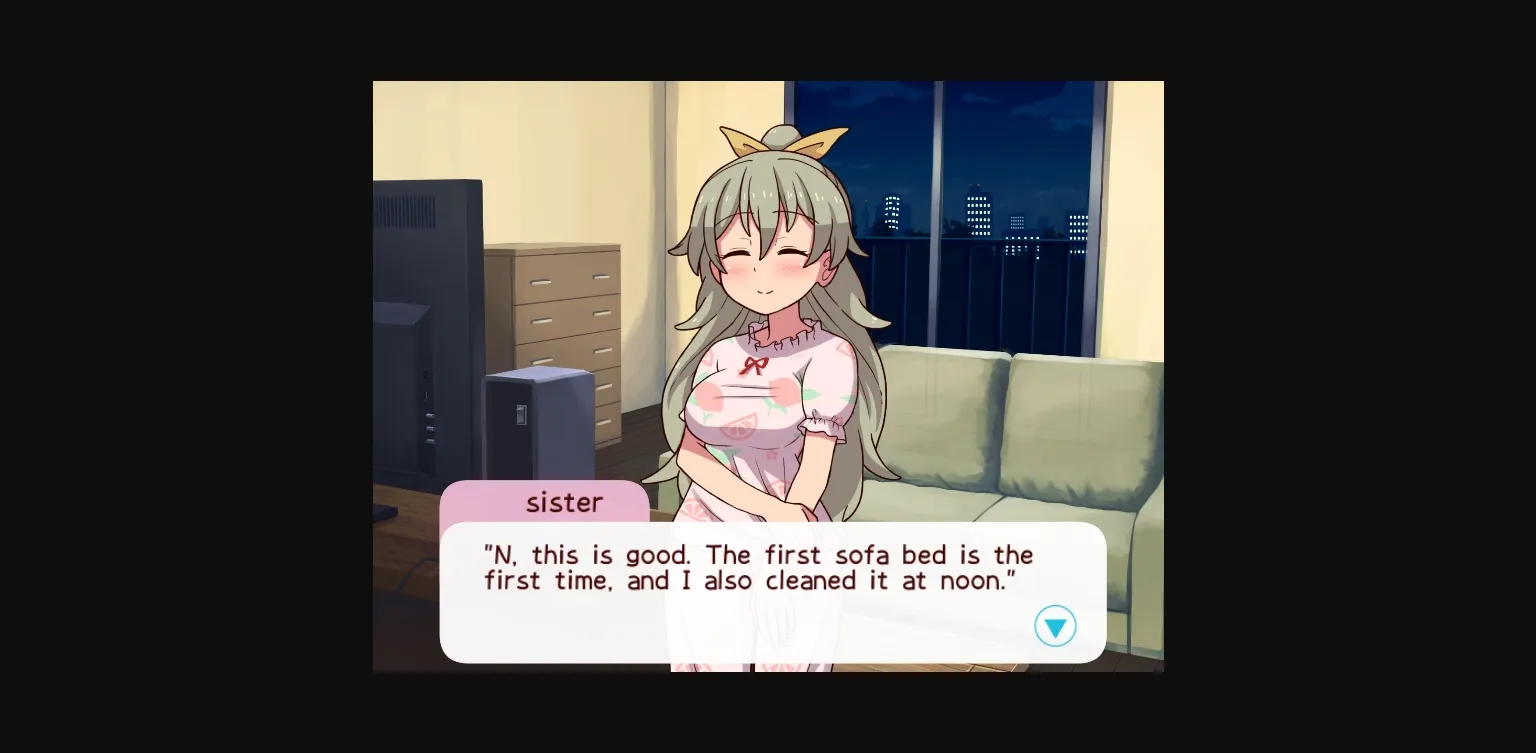This screenshot has width=1536, height=753.
Task: Select the power button on the PC tower
Action: (x=521, y=415)
